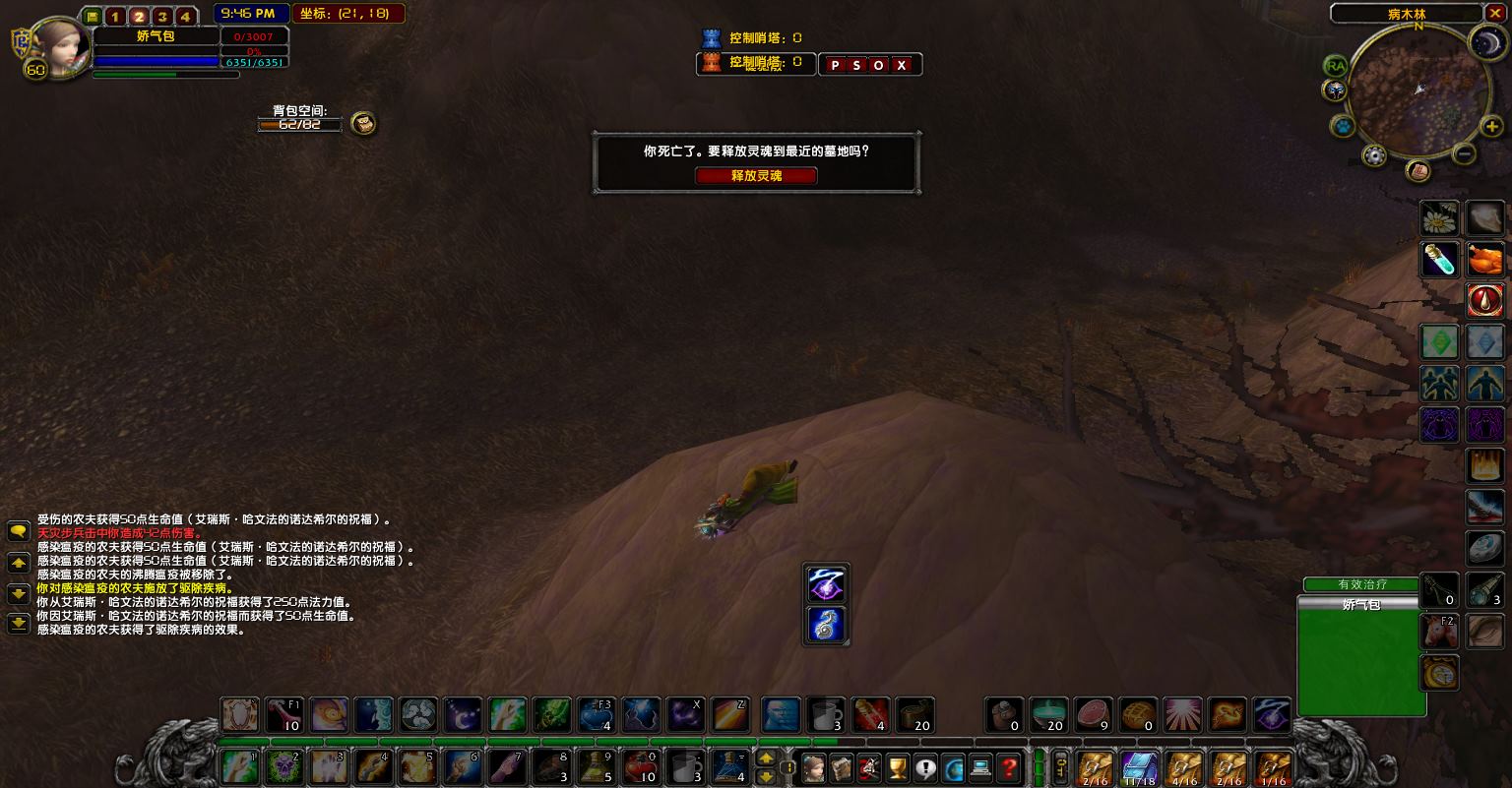
Task: Click the player portrait of 娇气包
Action: [56, 43]
